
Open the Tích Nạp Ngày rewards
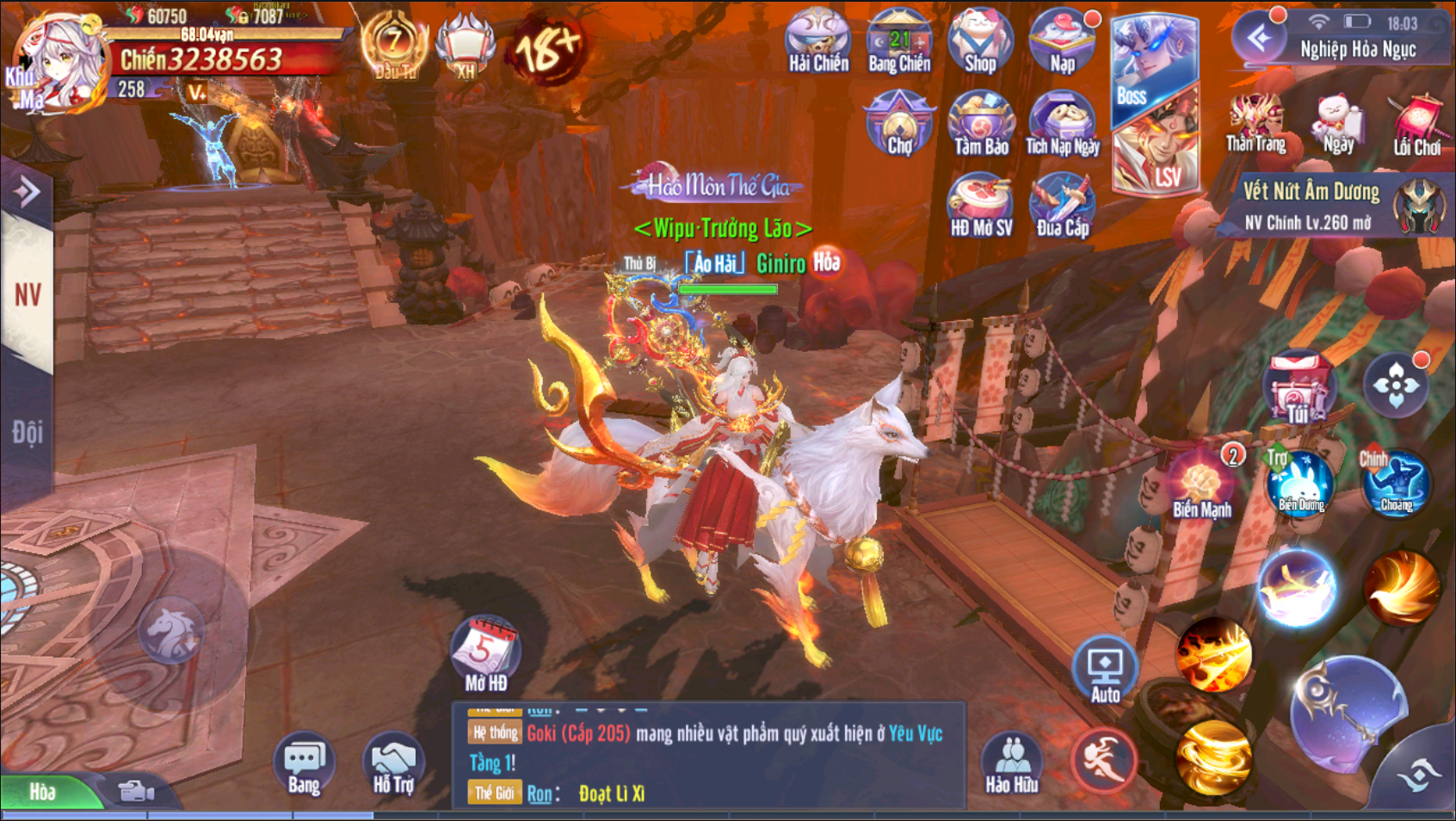click(x=1062, y=124)
